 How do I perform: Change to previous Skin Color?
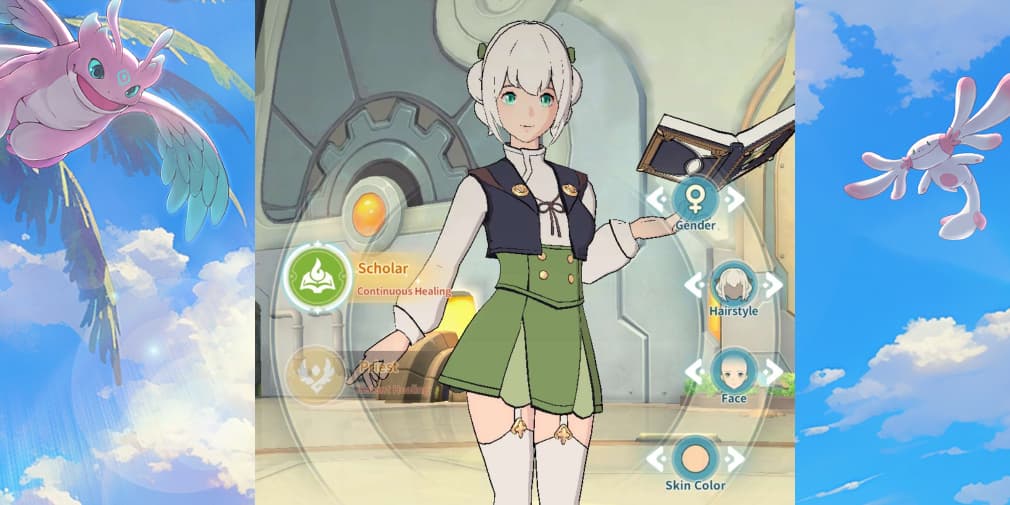(656, 460)
